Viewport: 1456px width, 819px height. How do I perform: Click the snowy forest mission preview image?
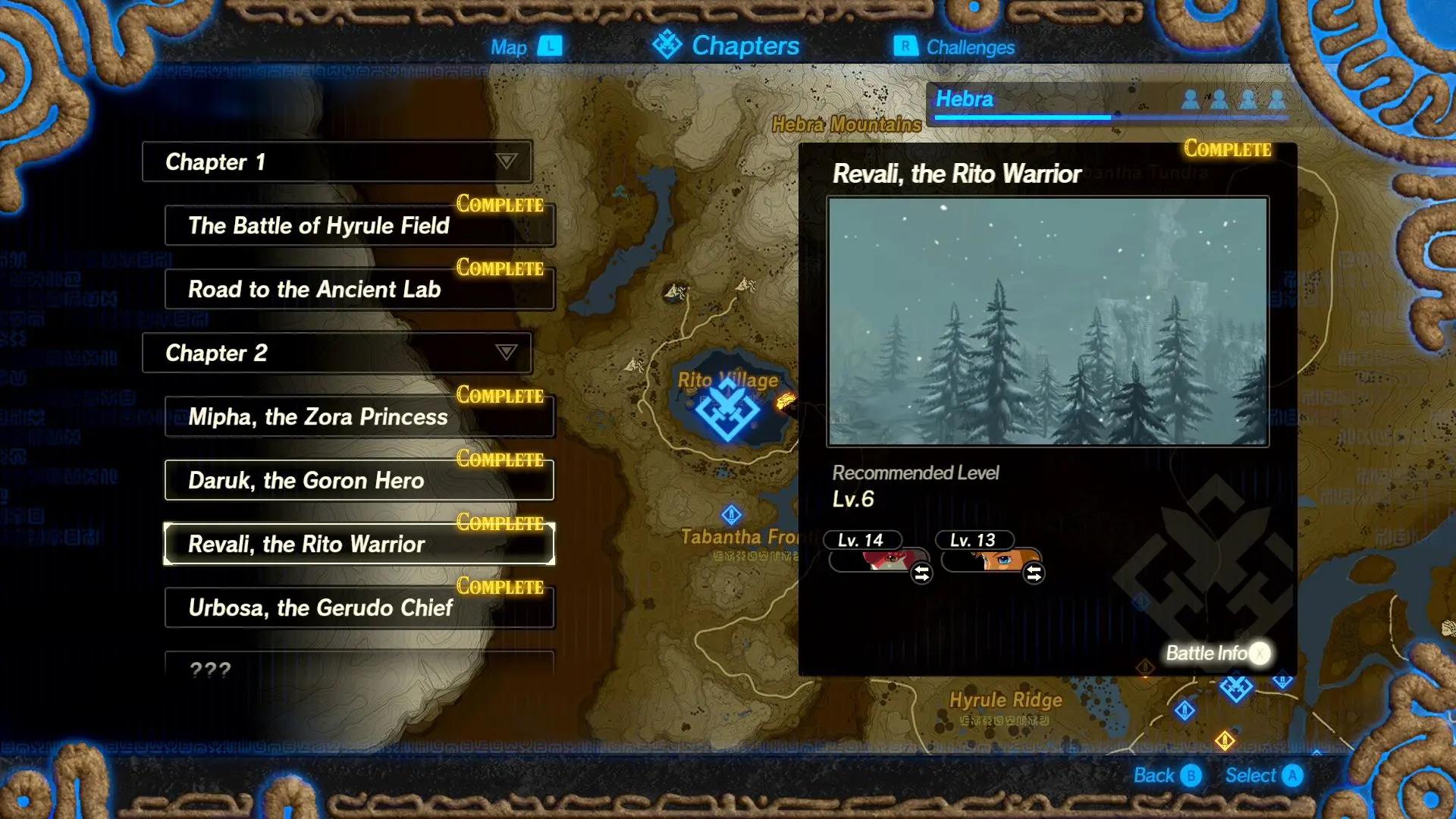1047,322
